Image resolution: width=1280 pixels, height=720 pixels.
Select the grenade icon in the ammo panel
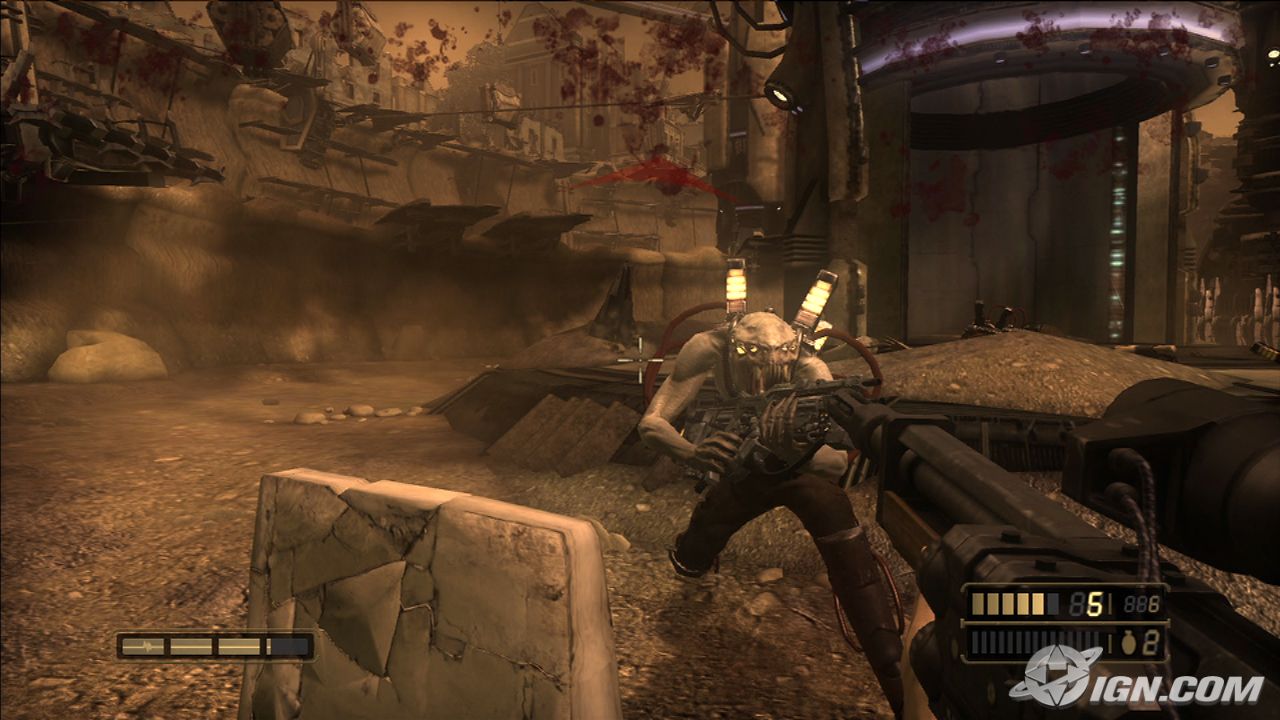point(1127,644)
